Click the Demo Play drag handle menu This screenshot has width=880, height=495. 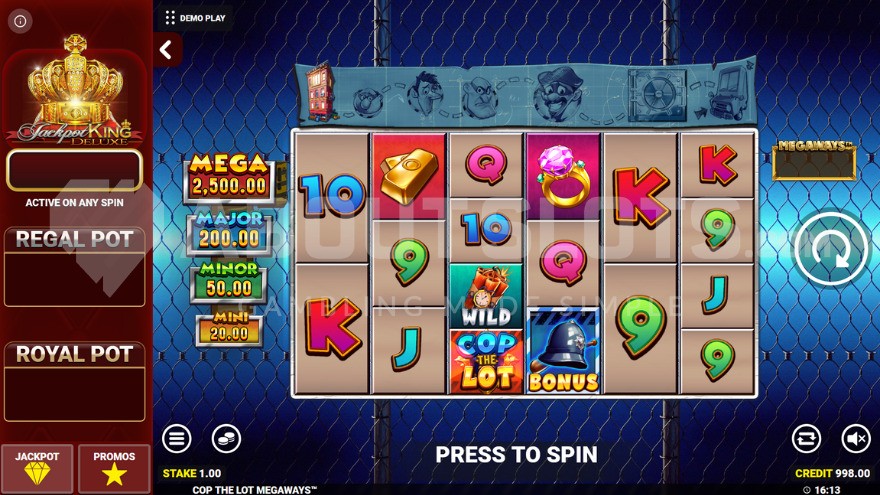click(x=170, y=17)
